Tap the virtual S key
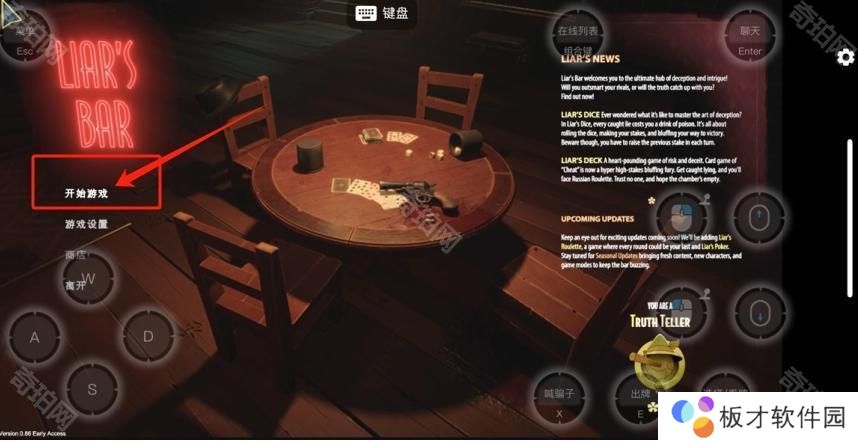Viewport: 858px width, 442px height. [x=92, y=389]
